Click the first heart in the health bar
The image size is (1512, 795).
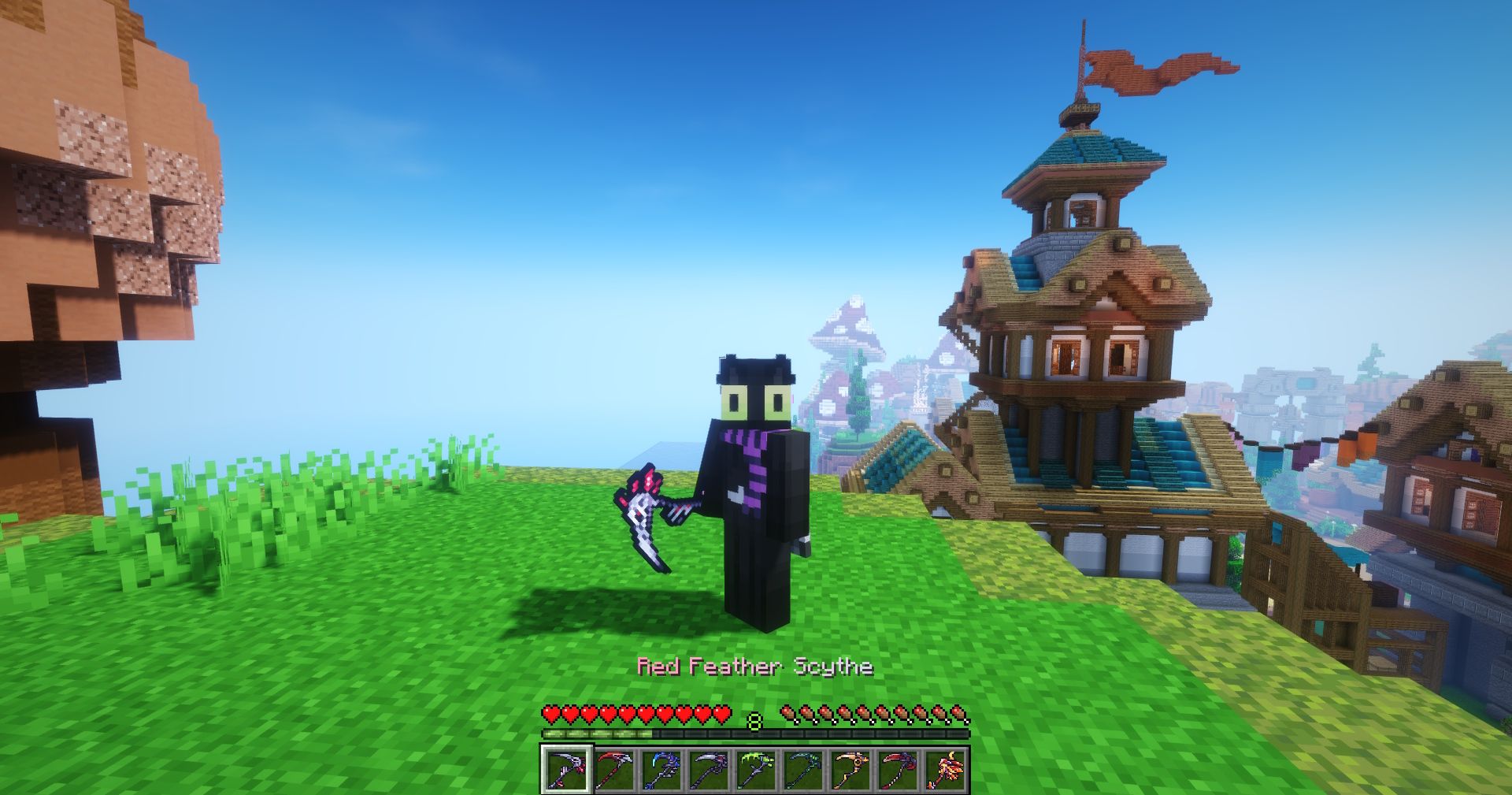(x=552, y=712)
